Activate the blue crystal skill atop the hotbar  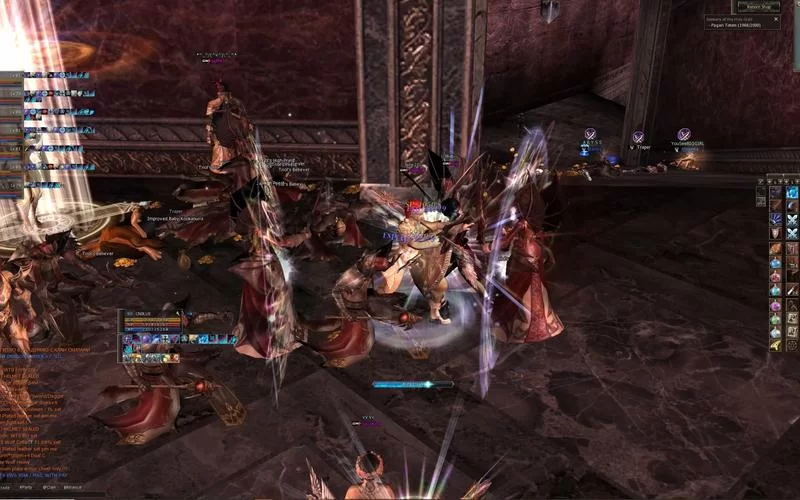[x=792, y=192]
